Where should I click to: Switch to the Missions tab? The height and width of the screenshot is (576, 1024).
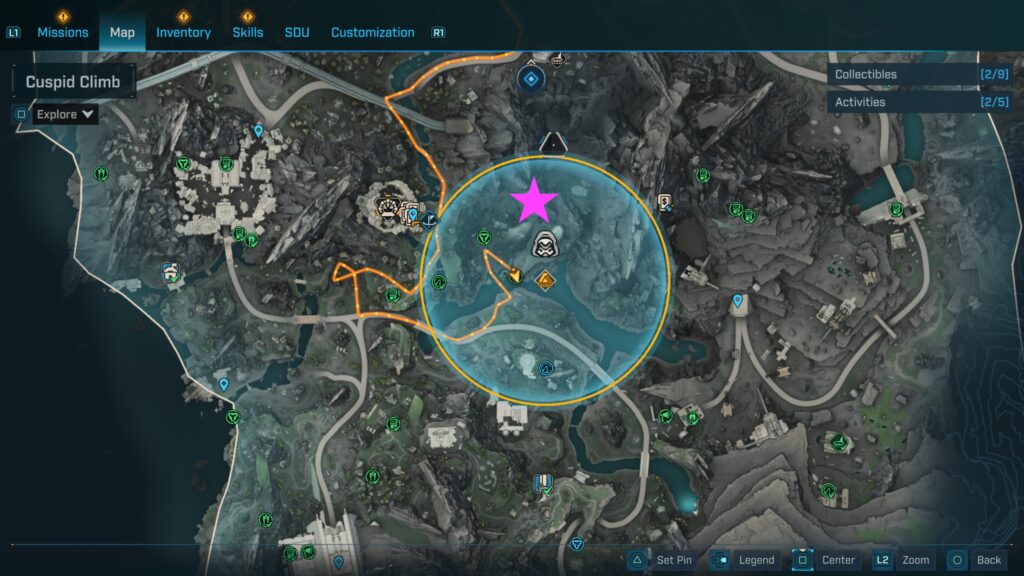pyautogui.click(x=63, y=32)
